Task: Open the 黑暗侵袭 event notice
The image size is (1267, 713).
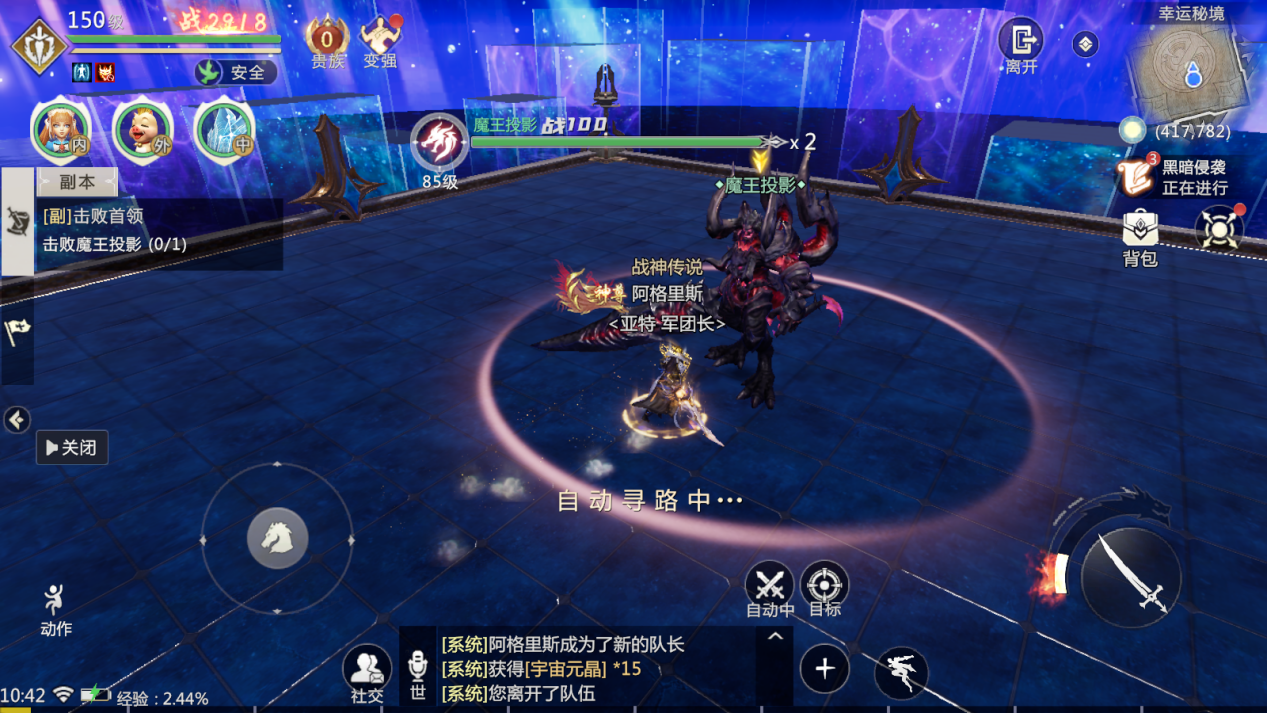Action: tap(1176, 177)
